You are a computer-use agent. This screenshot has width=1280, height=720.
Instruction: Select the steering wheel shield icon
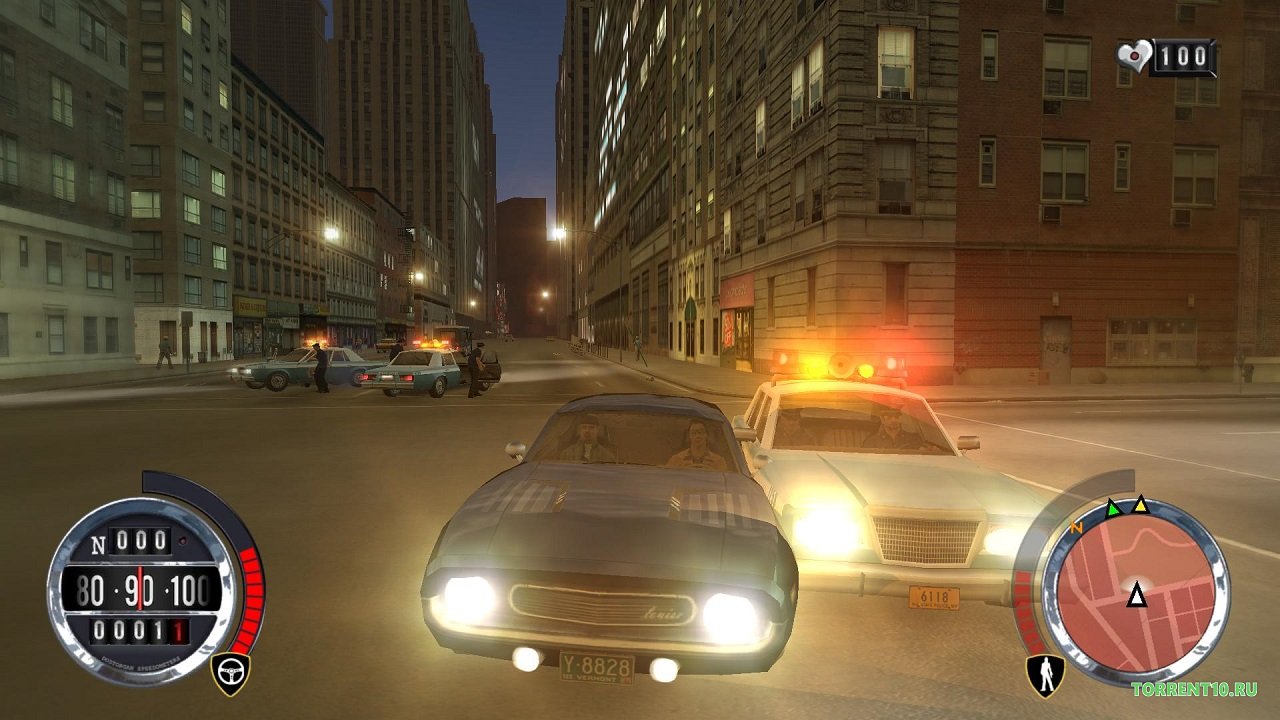[x=231, y=673]
